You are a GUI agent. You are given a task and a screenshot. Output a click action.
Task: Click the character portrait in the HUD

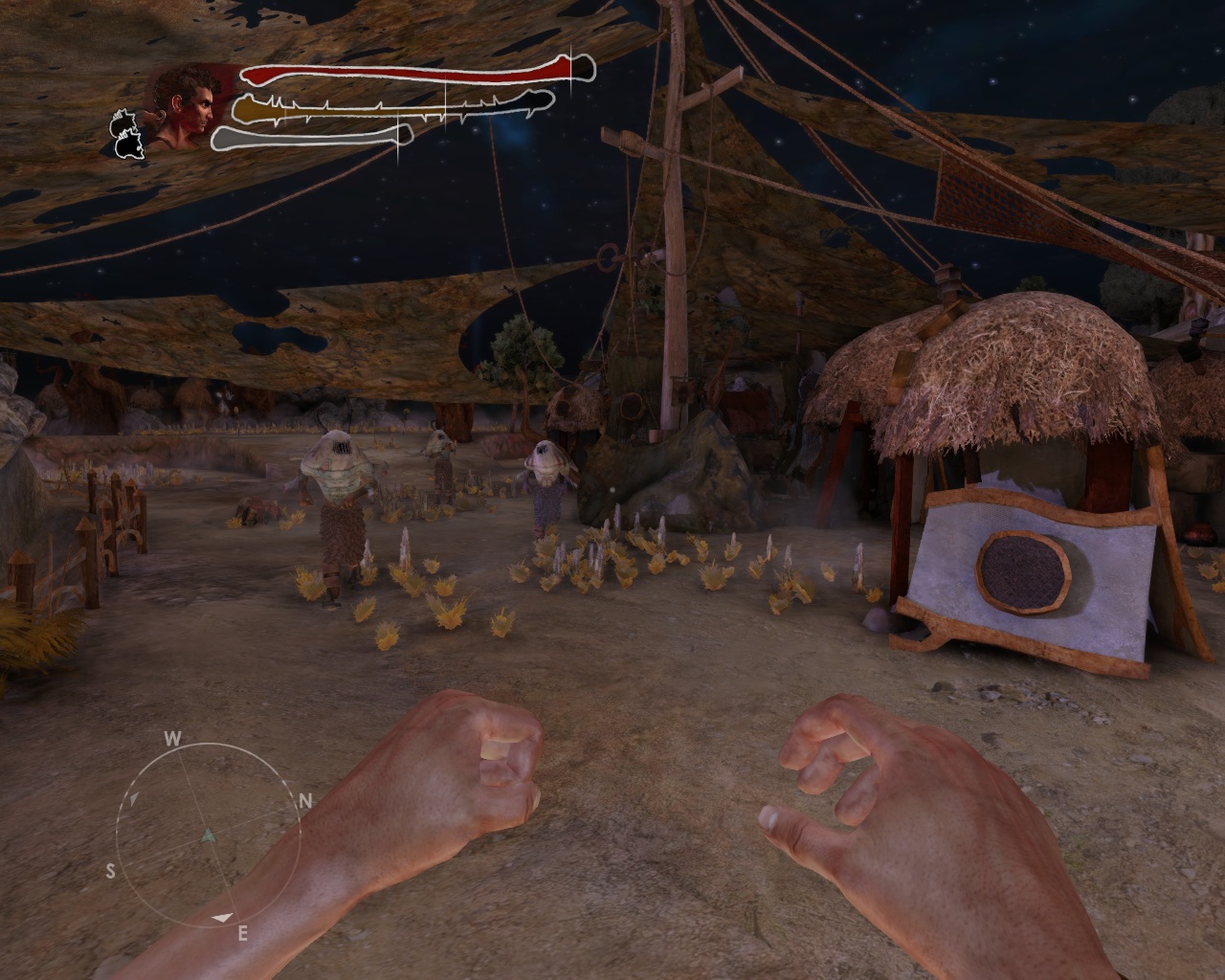pos(187,105)
